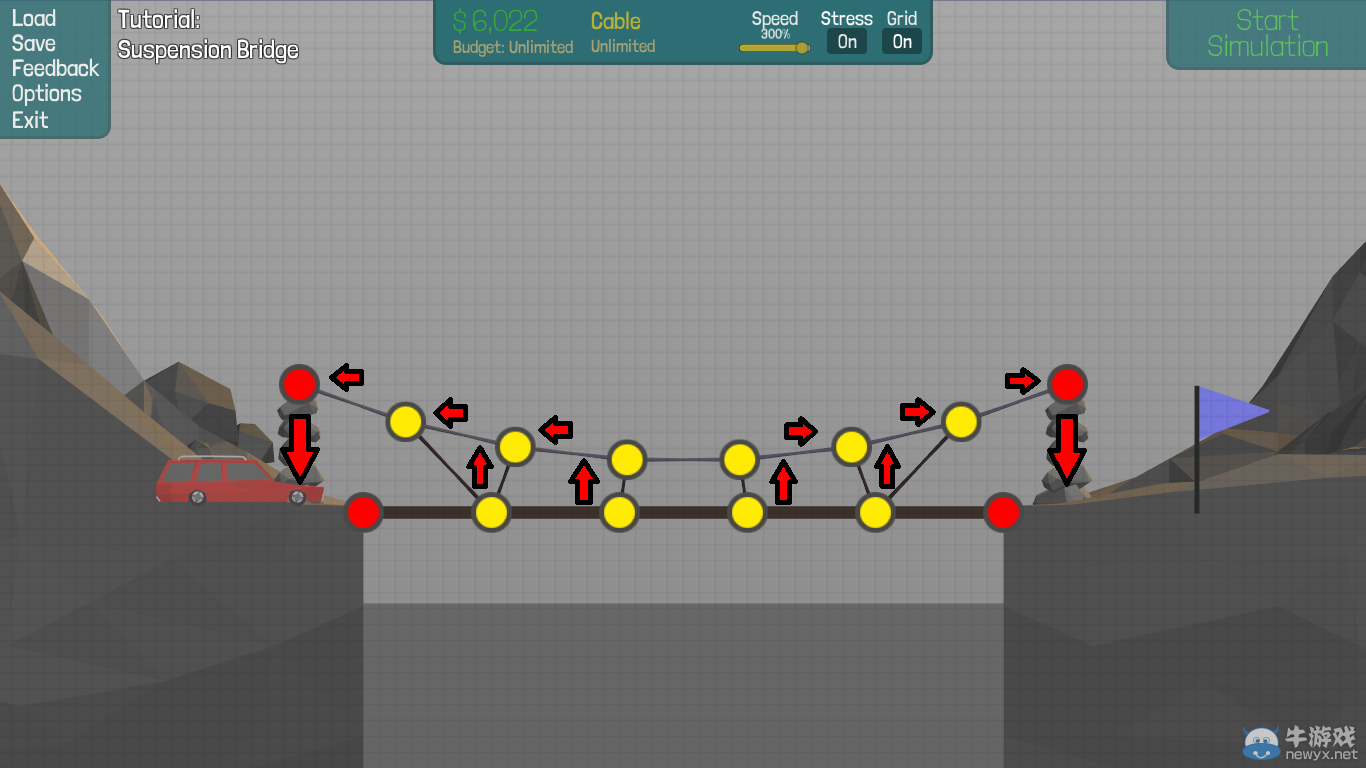Click the leftmost red joint on the road deck
1366x768 pixels.
[364, 512]
